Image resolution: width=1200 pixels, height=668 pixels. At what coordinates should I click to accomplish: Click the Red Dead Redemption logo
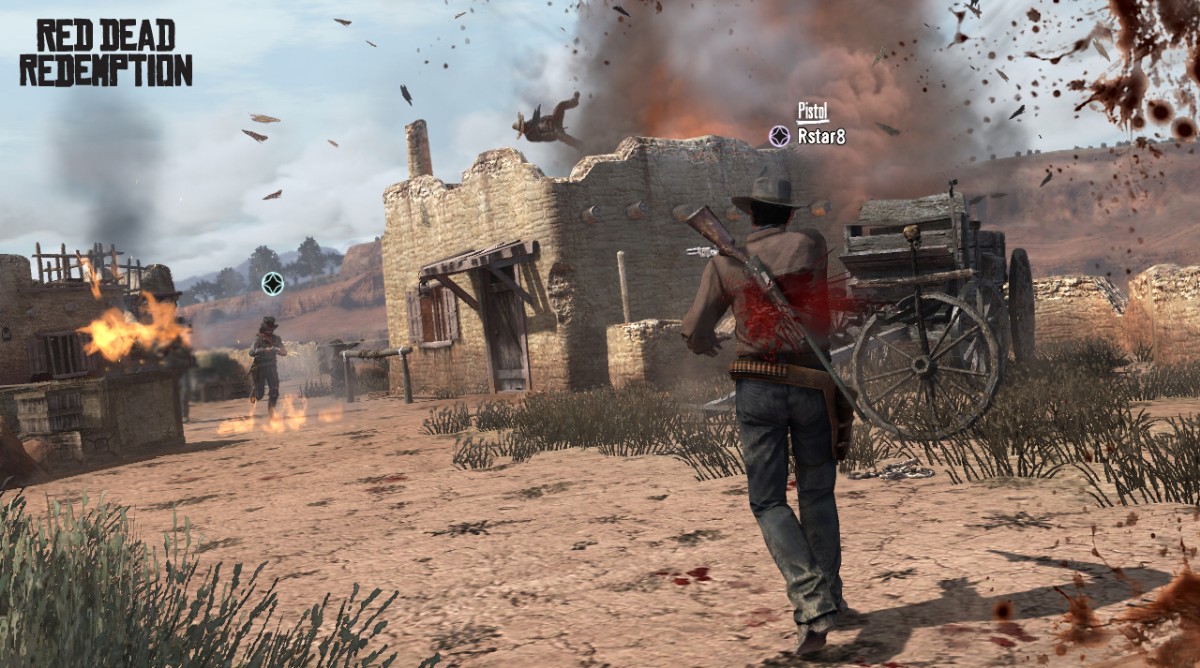105,53
